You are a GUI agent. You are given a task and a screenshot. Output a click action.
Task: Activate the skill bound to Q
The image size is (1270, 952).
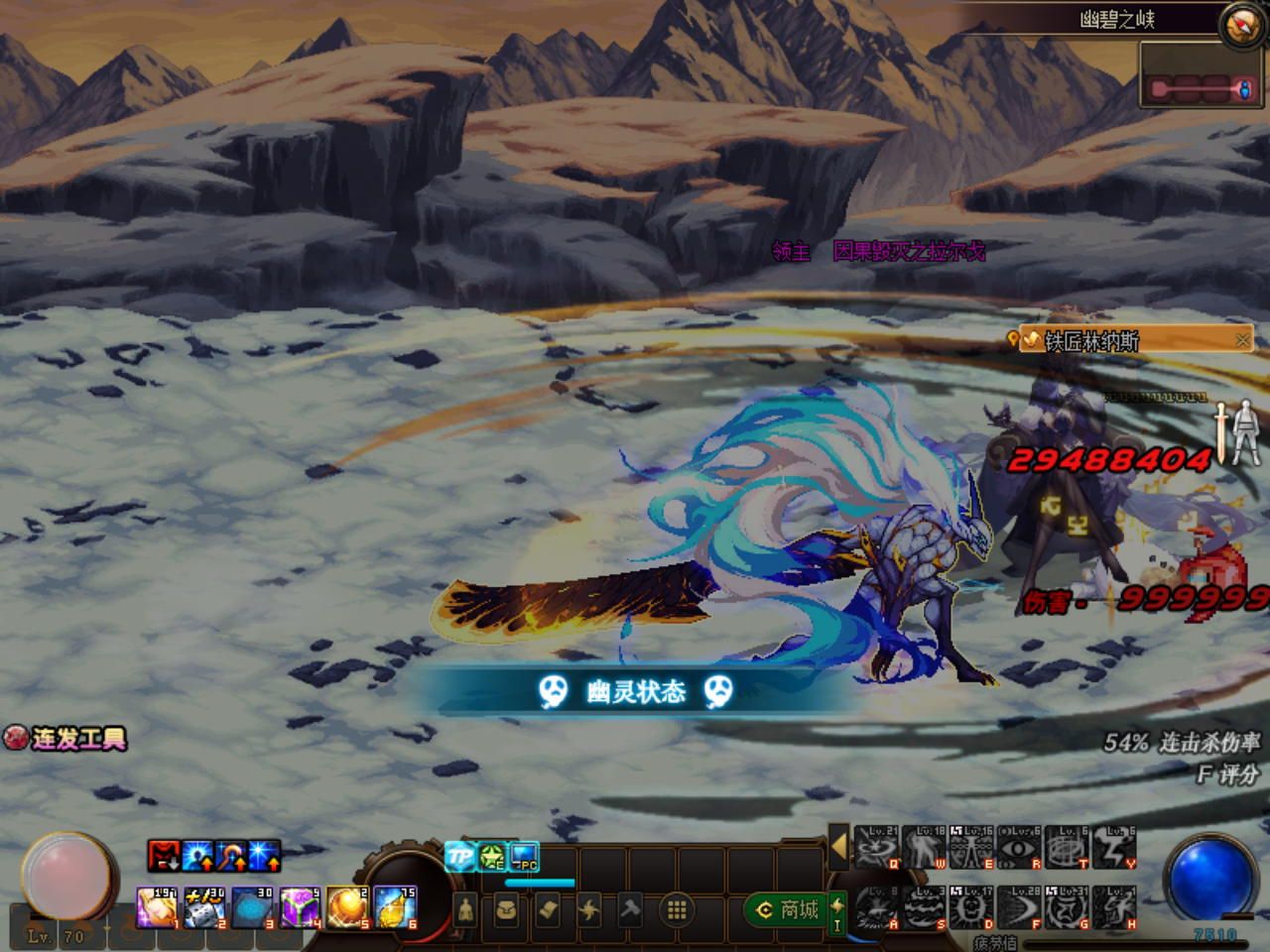tap(875, 849)
